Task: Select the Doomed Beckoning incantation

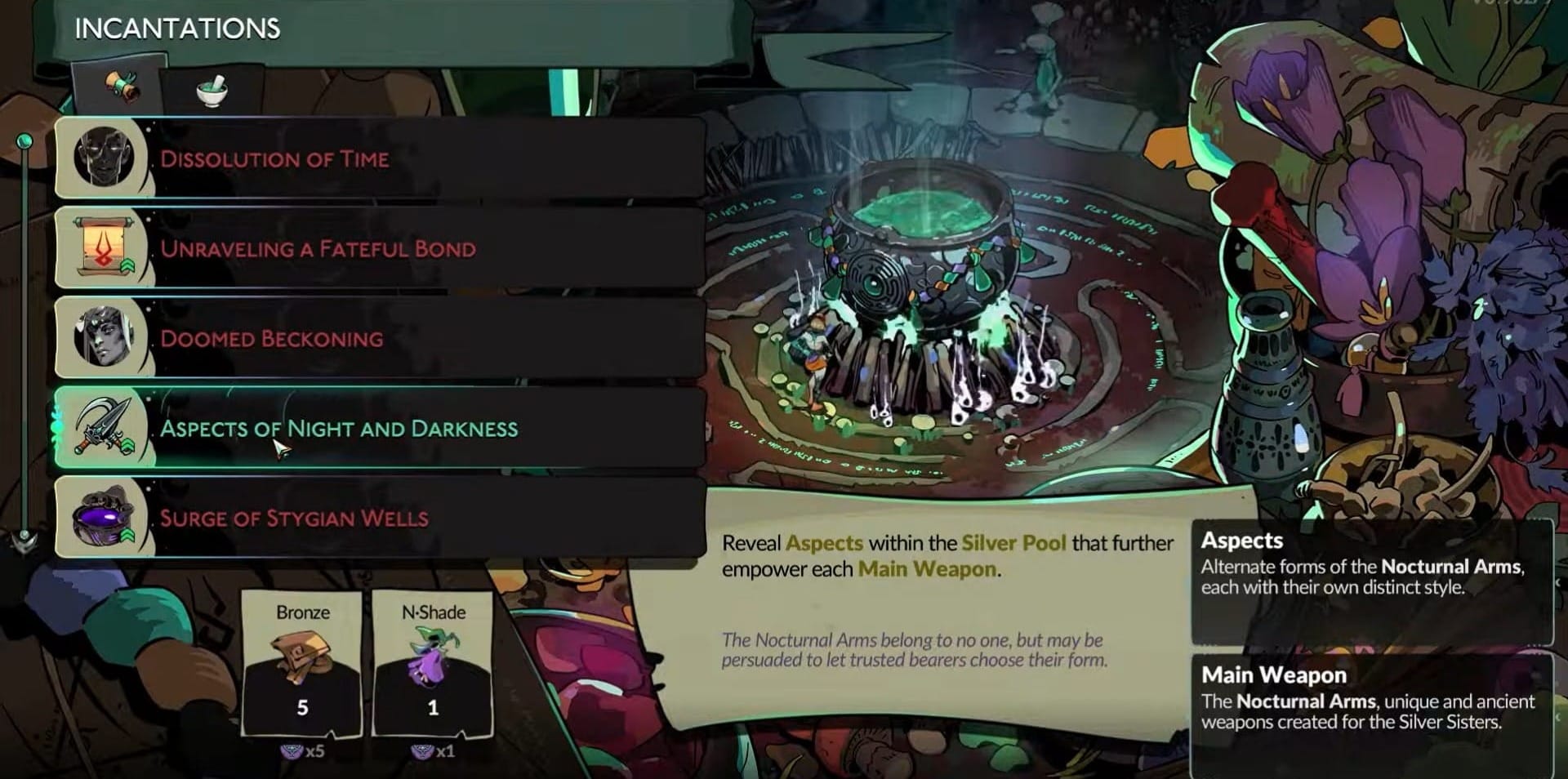Action: pos(380,338)
